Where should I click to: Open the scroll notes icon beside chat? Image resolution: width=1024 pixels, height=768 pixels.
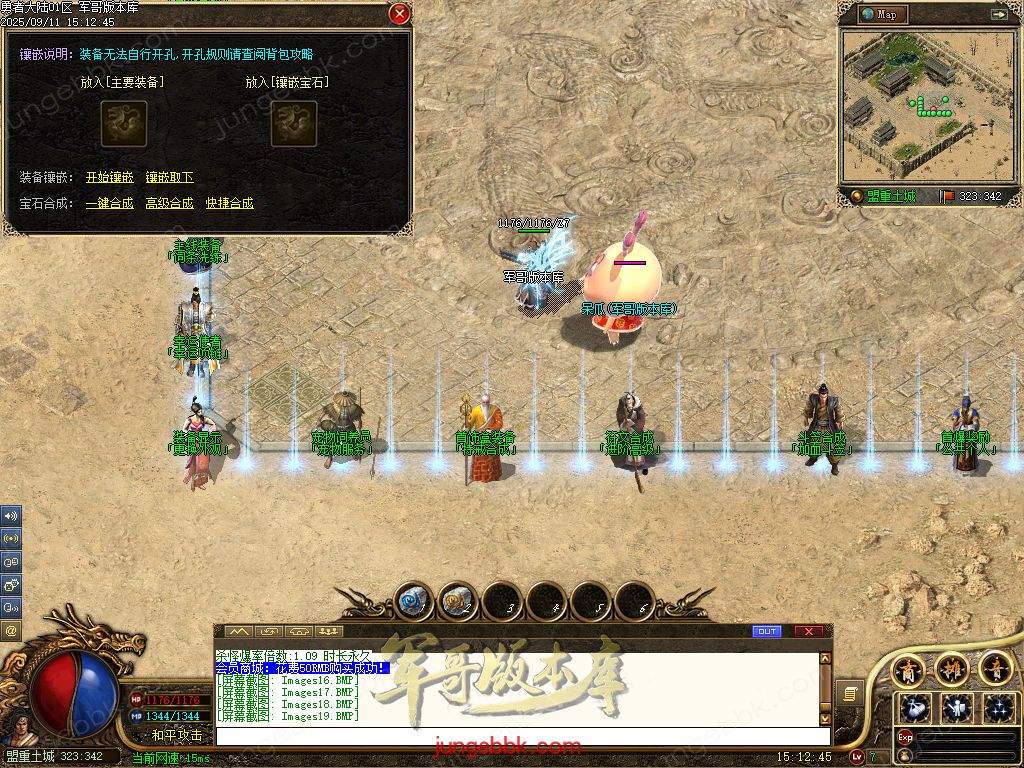pyautogui.click(x=849, y=693)
